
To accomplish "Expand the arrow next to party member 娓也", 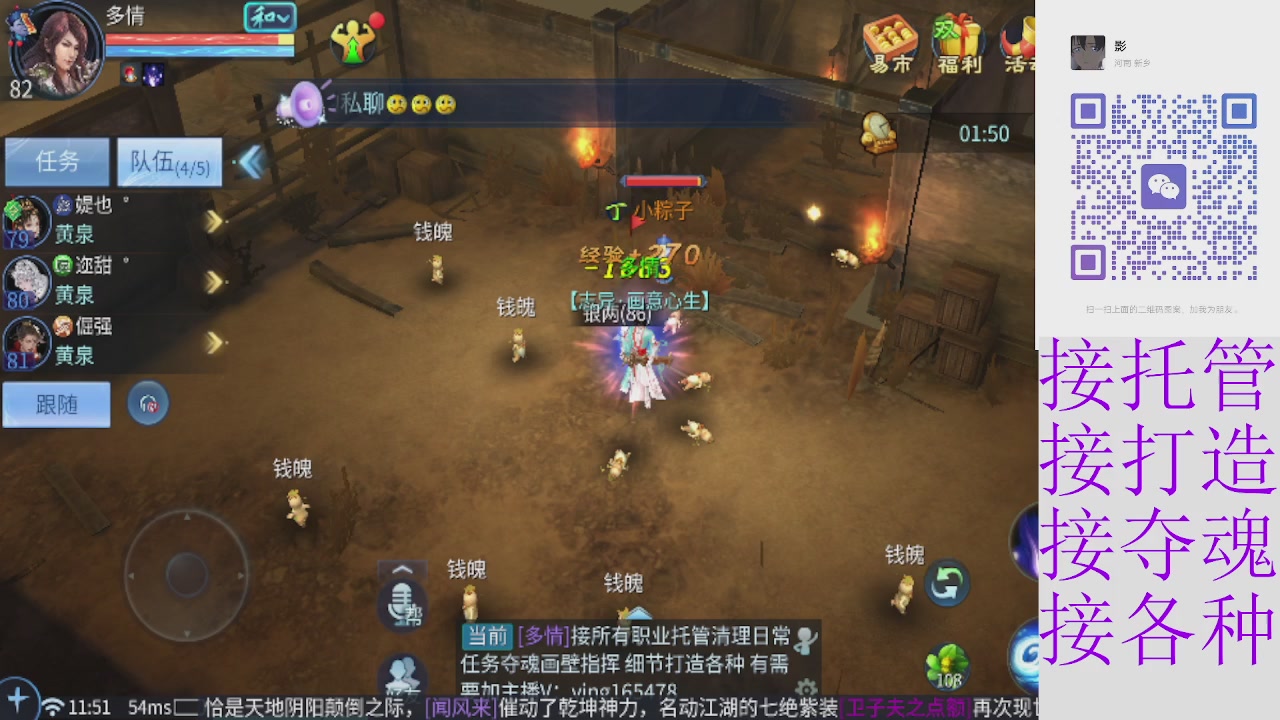I will coord(213,222).
